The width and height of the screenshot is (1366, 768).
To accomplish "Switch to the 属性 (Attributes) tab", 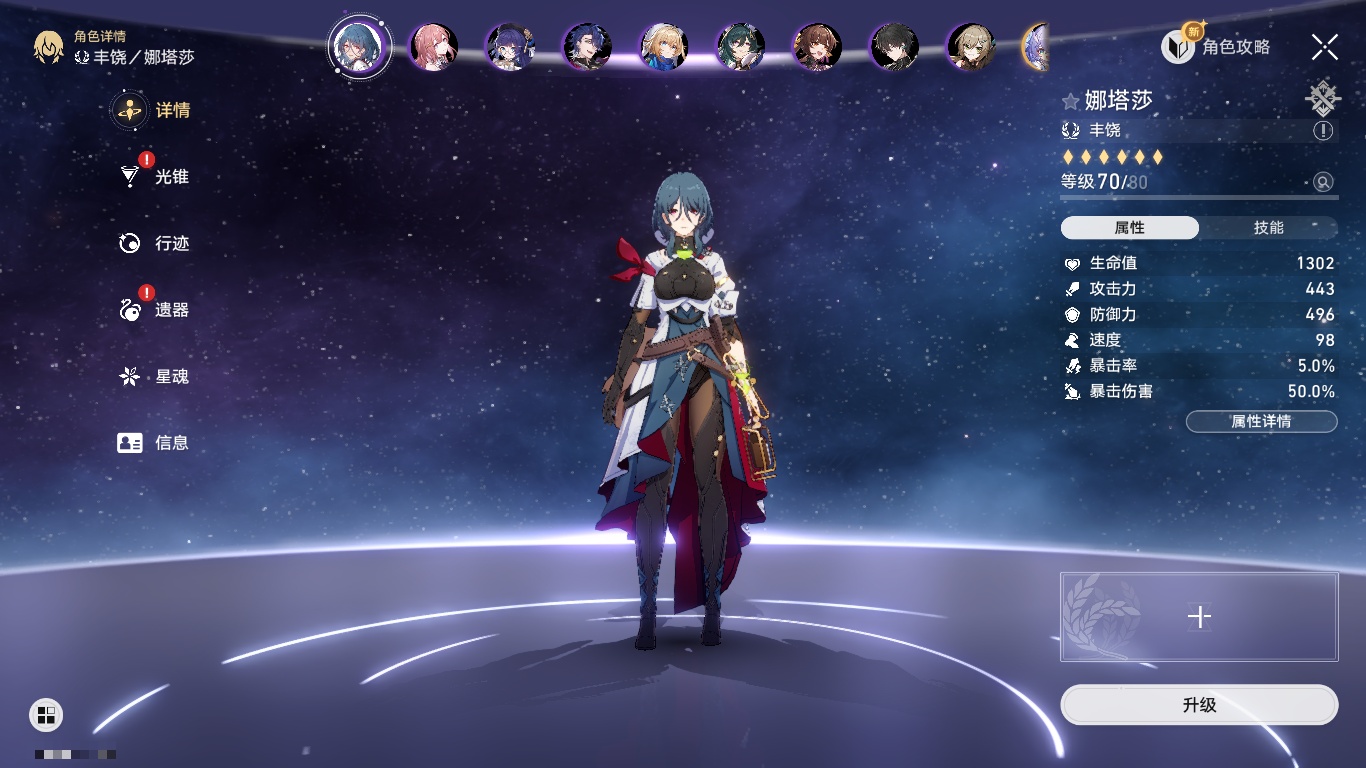I will (x=1130, y=228).
